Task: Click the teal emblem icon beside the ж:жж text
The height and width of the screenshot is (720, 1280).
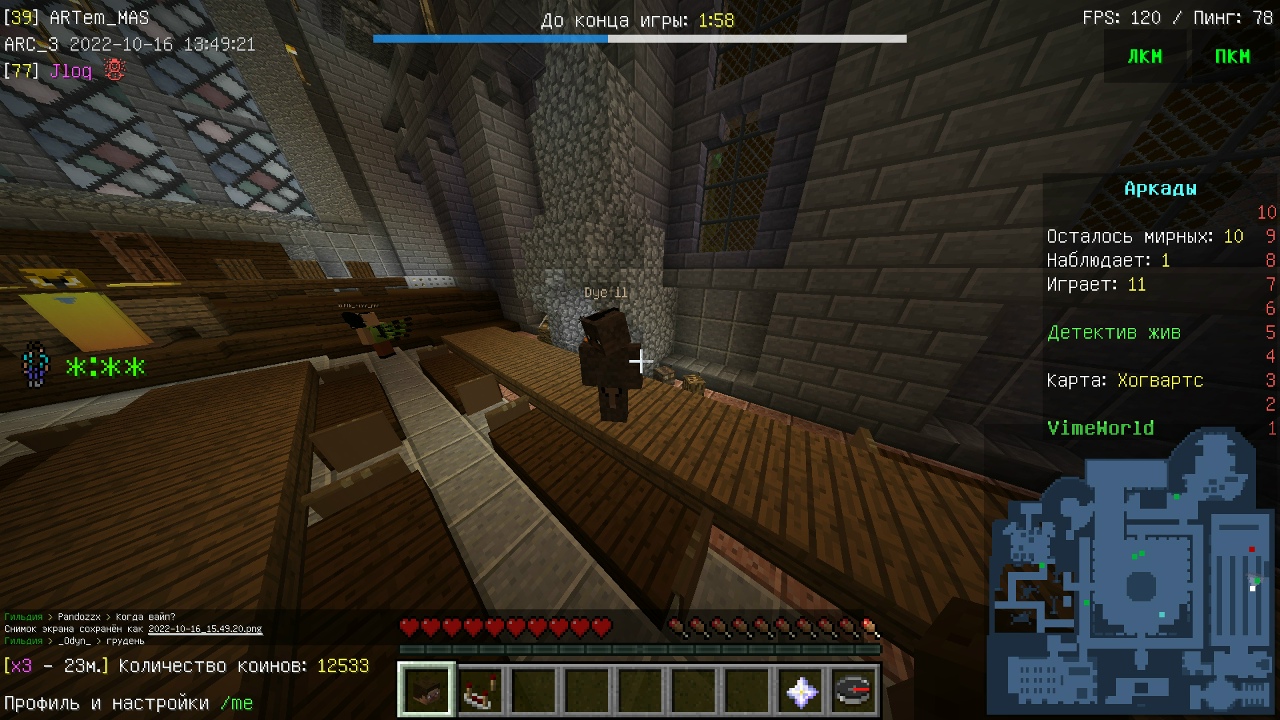Action: click(35, 366)
